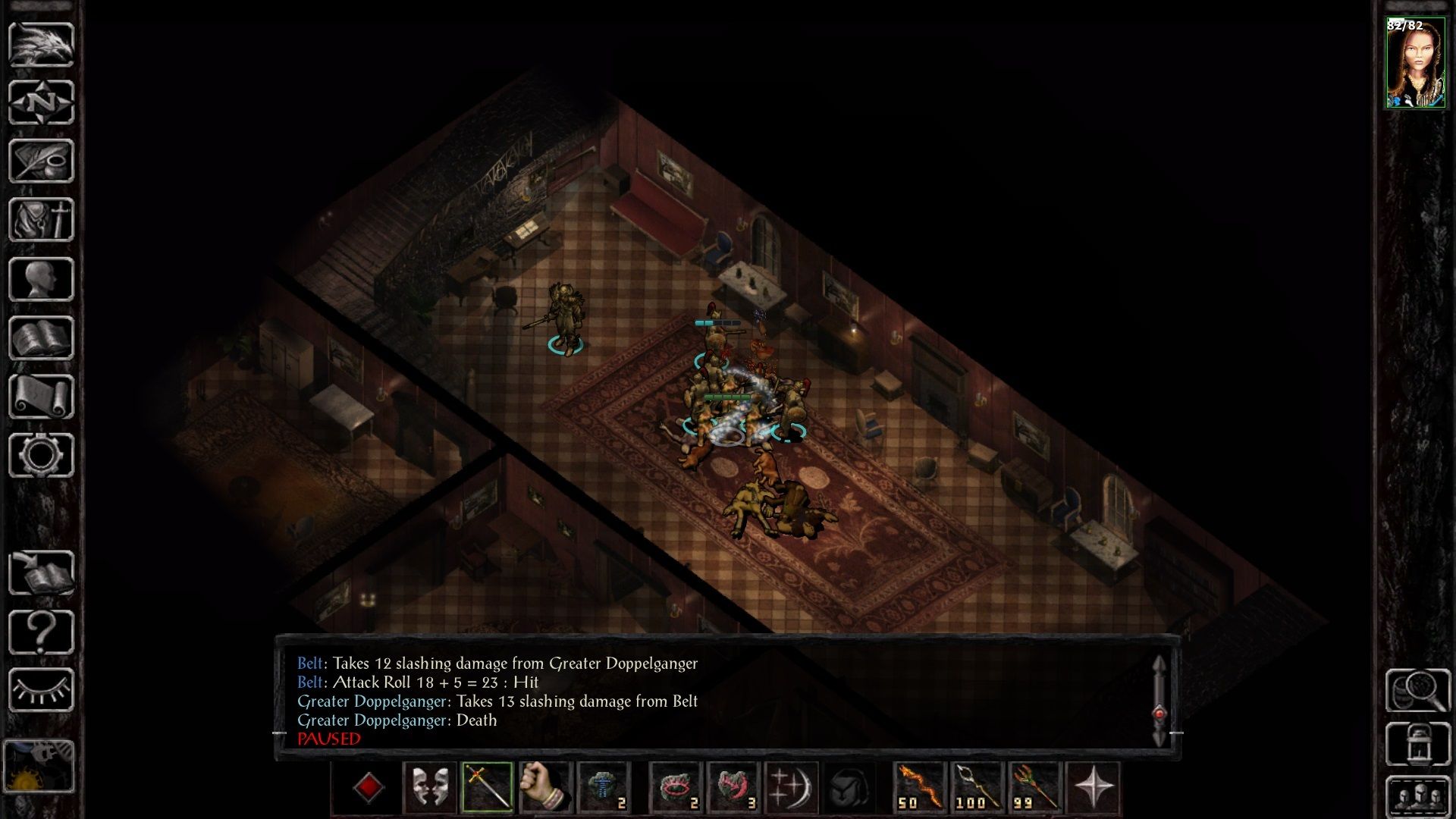Toggle party AI lantern button

point(1417,745)
